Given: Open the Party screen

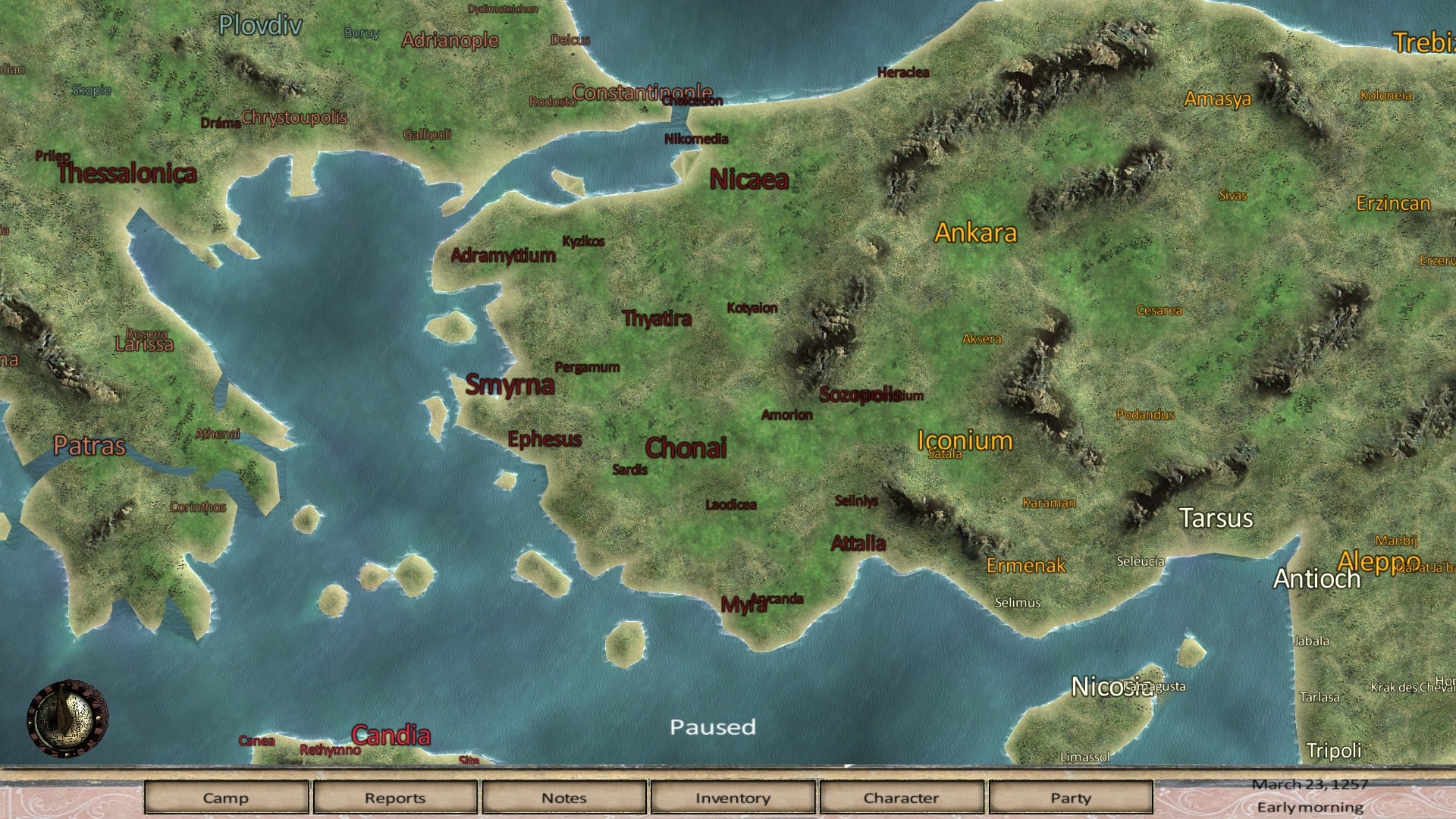Looking at the screenshot, I should [x=1071, y=798].
